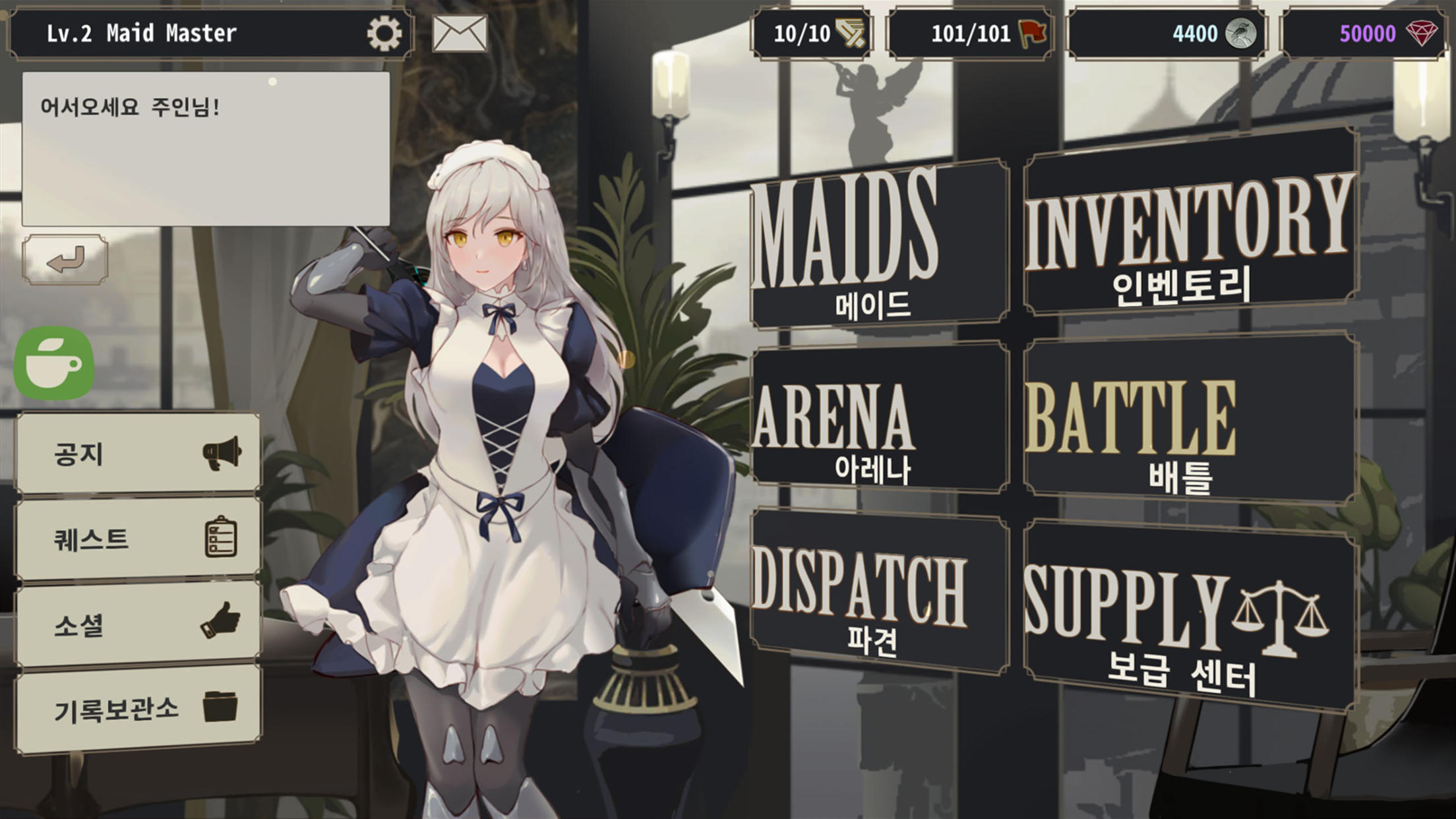The image size is (1456, 819).
Task: Click the megaphone icon next to 공지
Action: pos(224,452)
